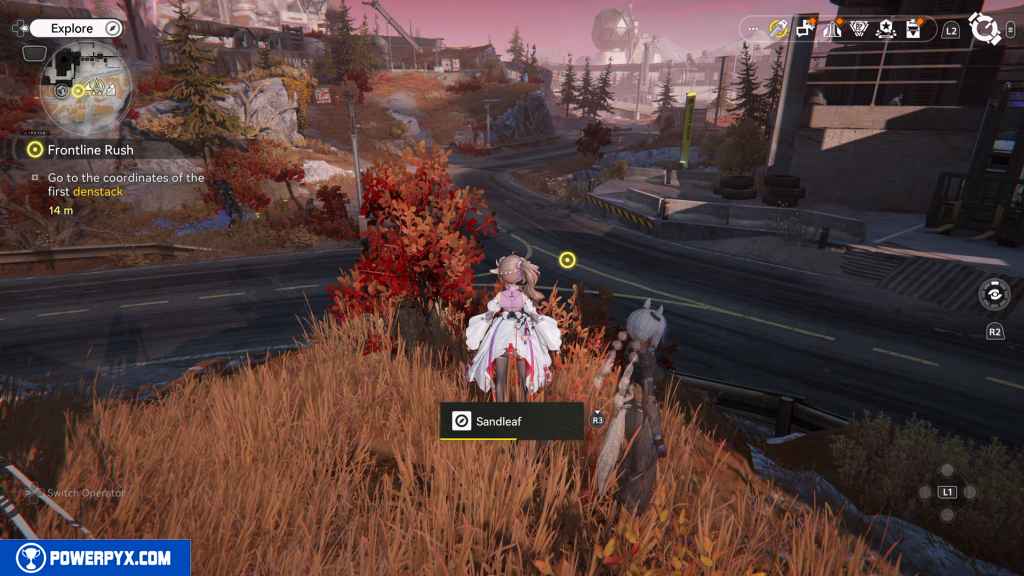The width and height of the screenshot is (1024, 576).
Task: Open the yellow circular arrows icon
Action: 778,29
